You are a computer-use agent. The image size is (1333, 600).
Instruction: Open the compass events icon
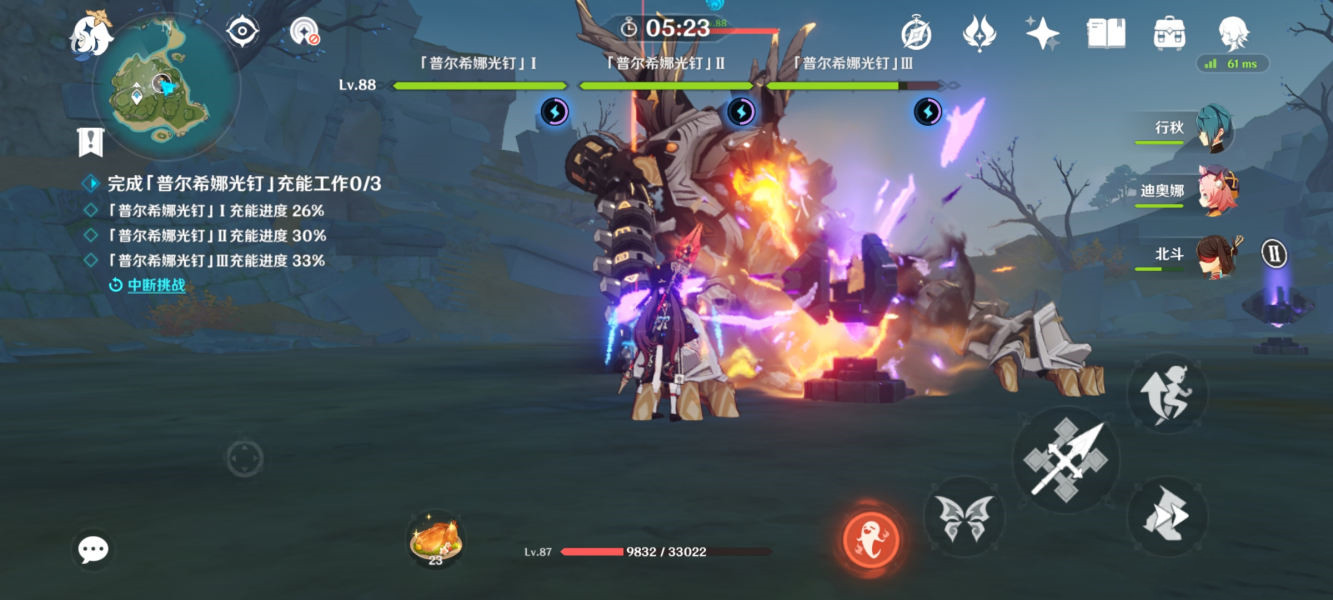(916, 34)
